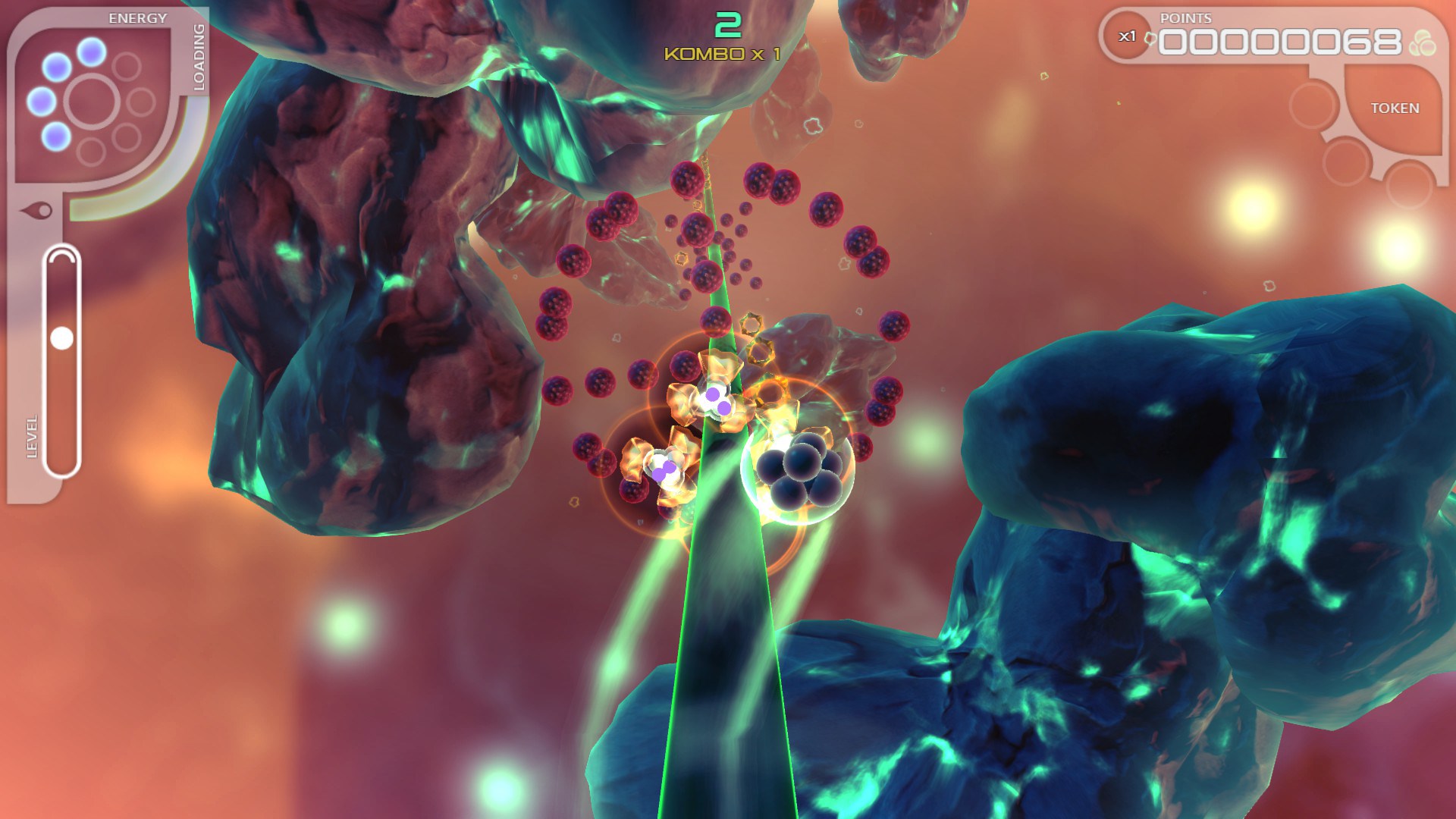Click the small cell icon left of the points digits

(1150, 38)
